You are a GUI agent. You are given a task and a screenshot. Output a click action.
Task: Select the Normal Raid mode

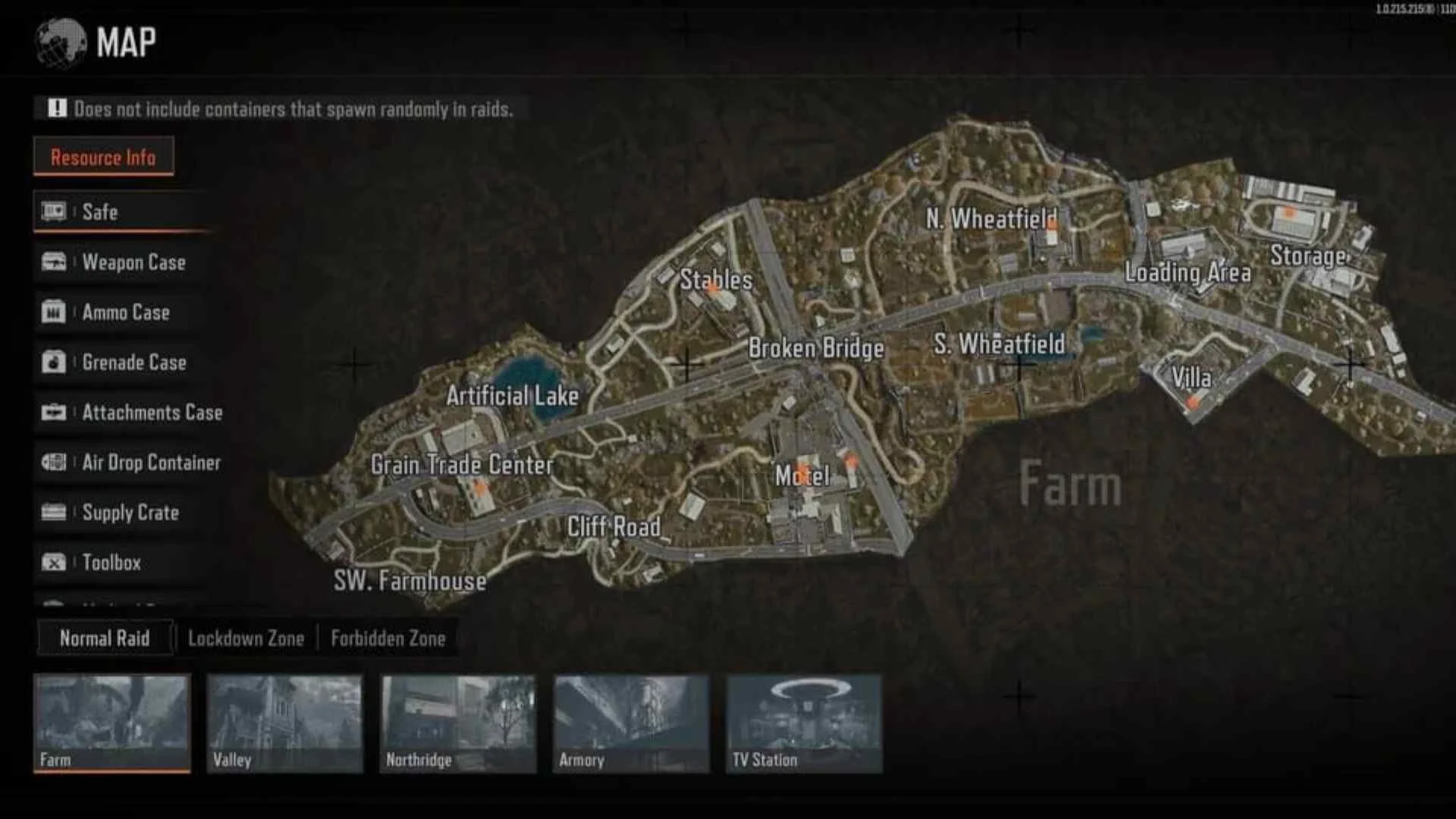point(105,638)
